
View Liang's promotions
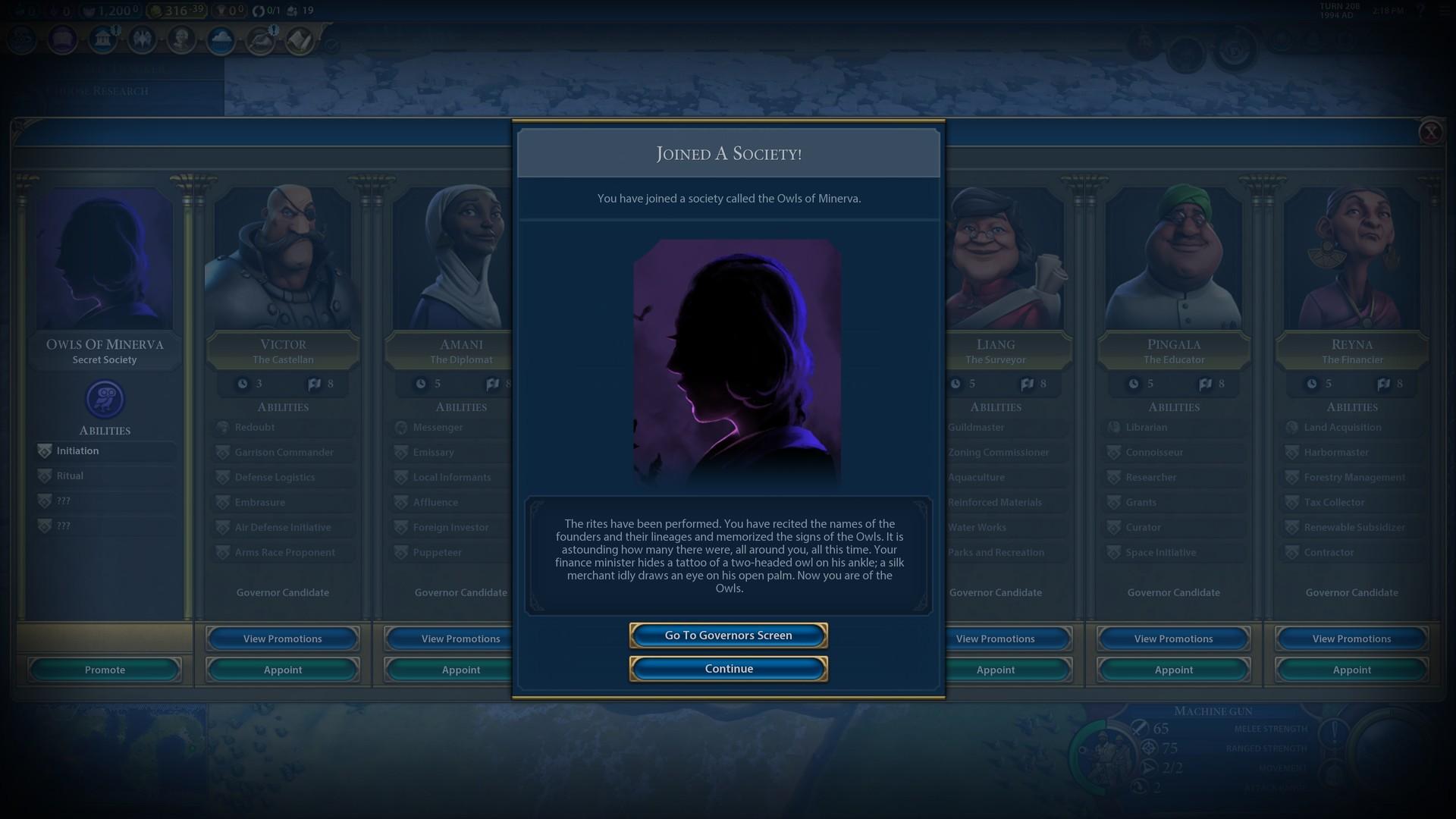(x=995, y=639)
